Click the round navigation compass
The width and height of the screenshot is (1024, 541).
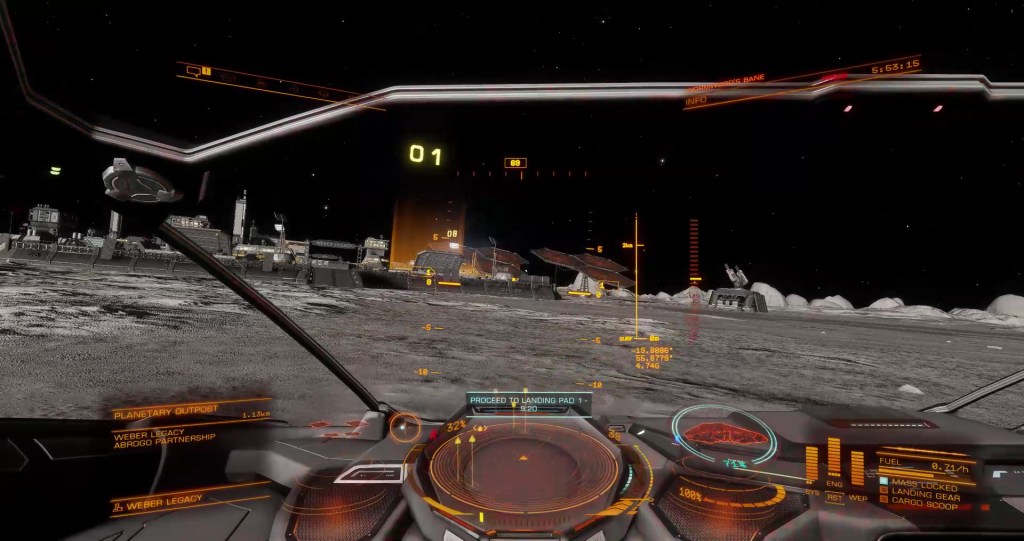coord(405,427)
